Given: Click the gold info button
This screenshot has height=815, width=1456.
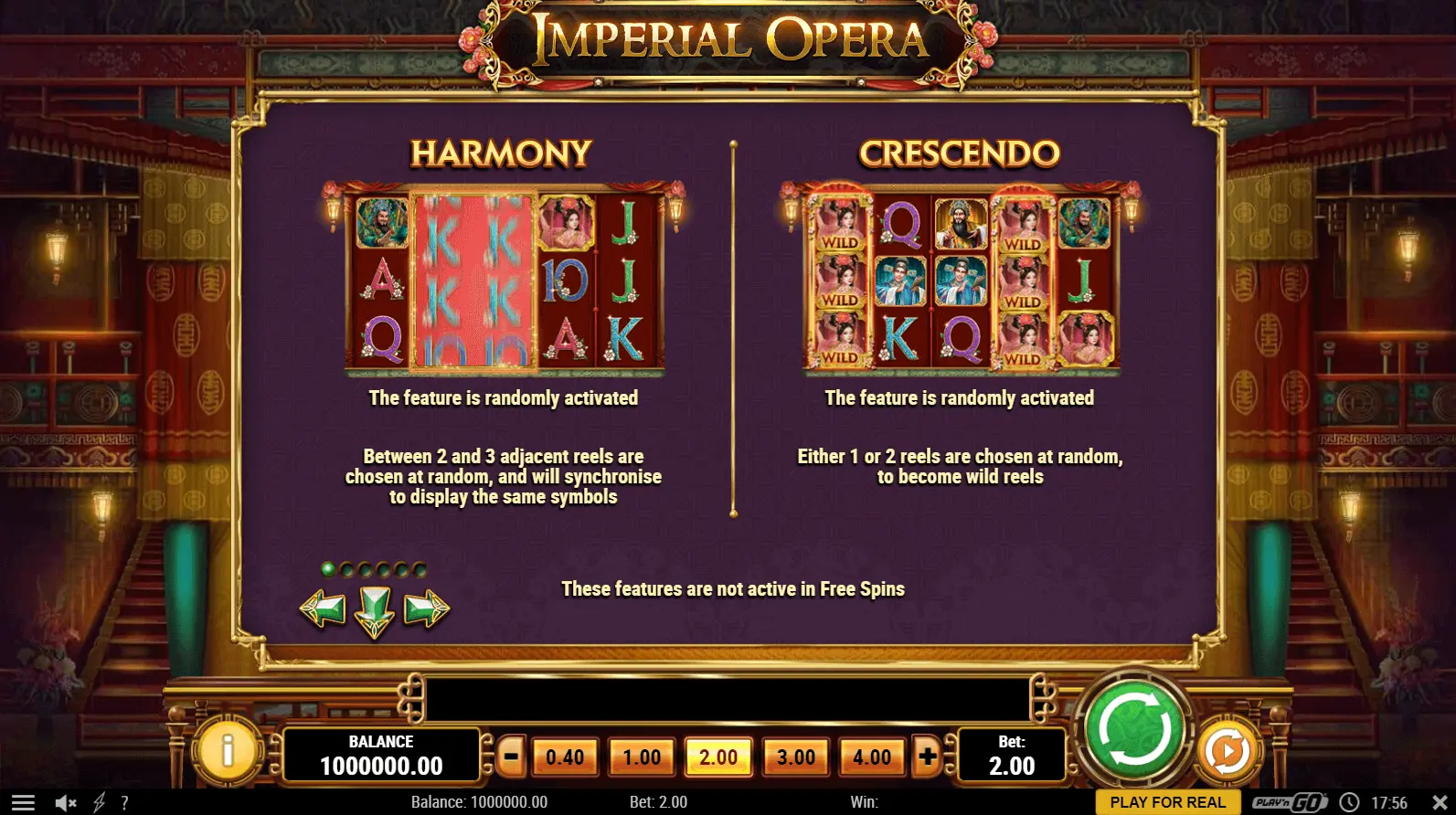Looking at the screenshot, I should 227,751.
